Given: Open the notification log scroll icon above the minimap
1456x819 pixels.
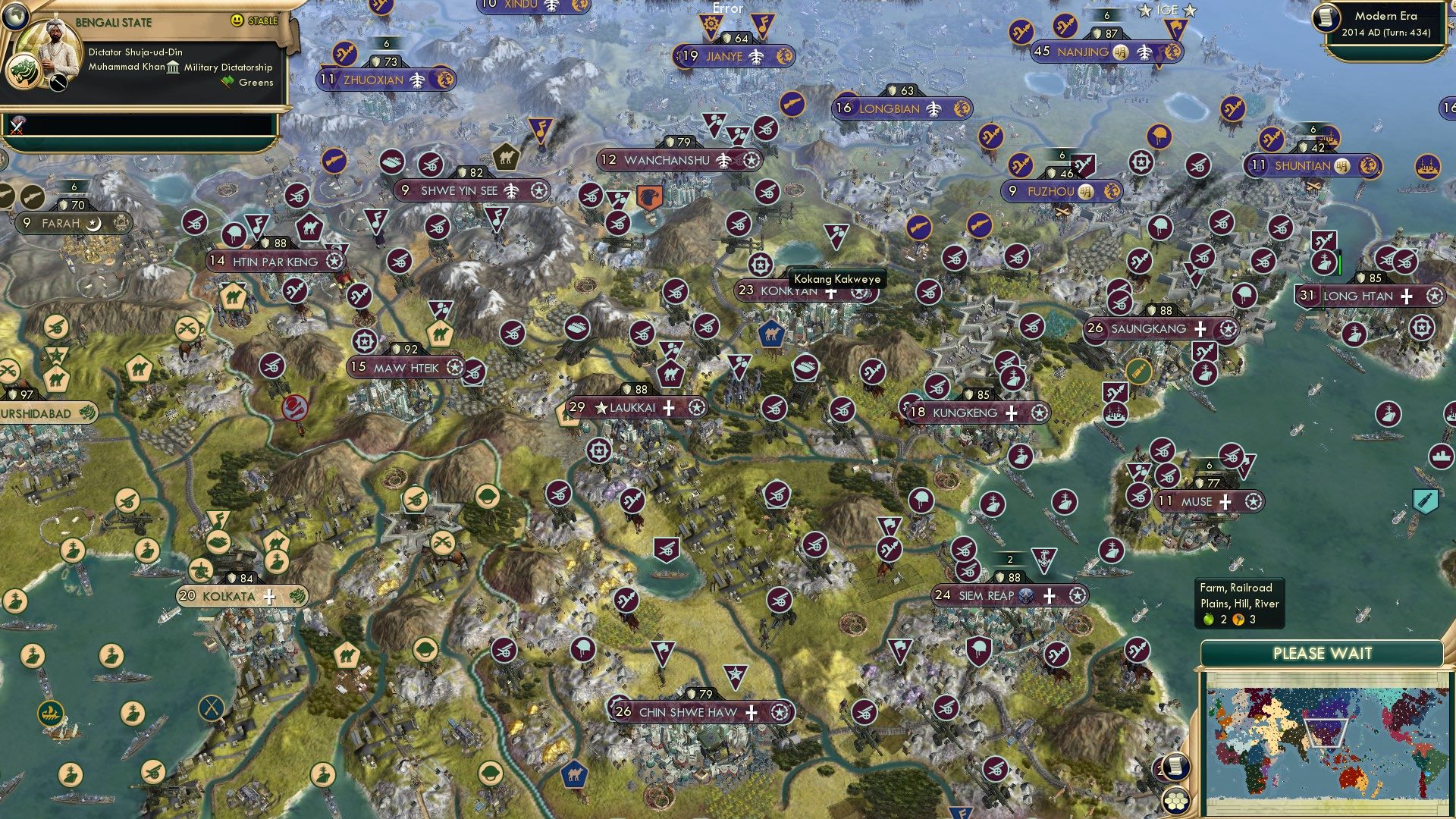Looking at the screenshot, I should point(1176,767).
